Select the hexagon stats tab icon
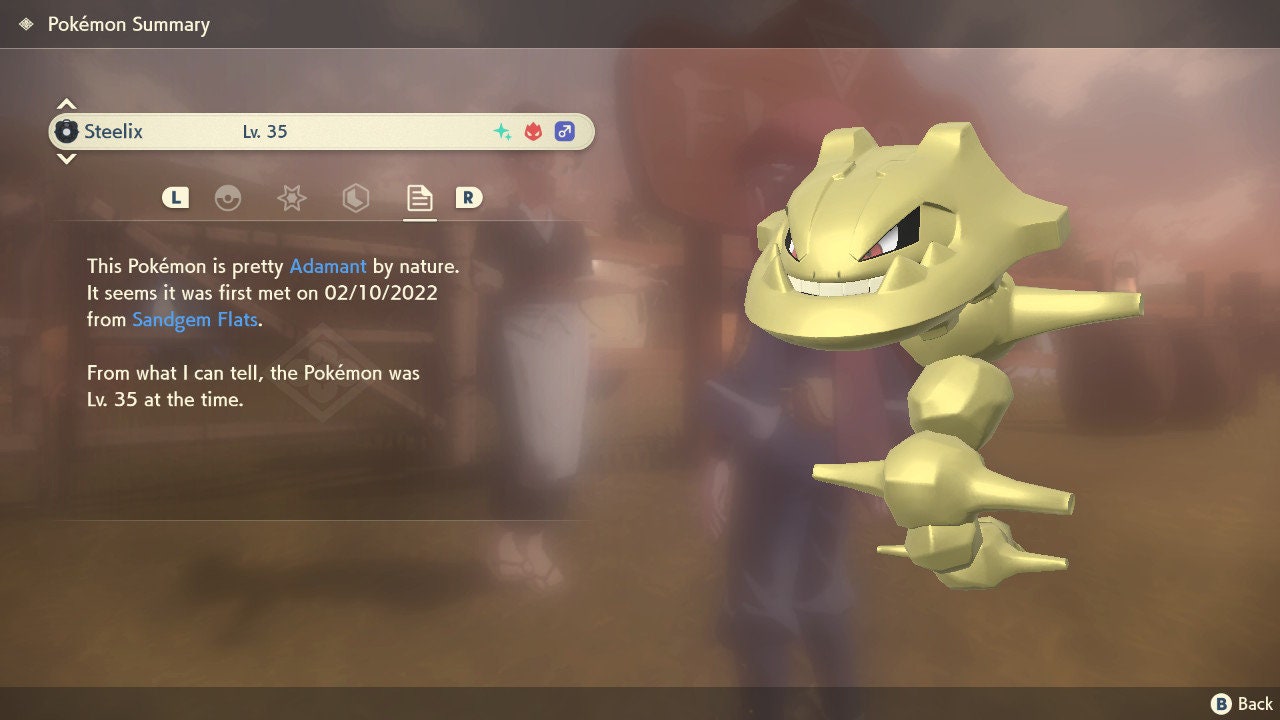The width and height of the screenshot is (1280, 720). tap(355, 198)
